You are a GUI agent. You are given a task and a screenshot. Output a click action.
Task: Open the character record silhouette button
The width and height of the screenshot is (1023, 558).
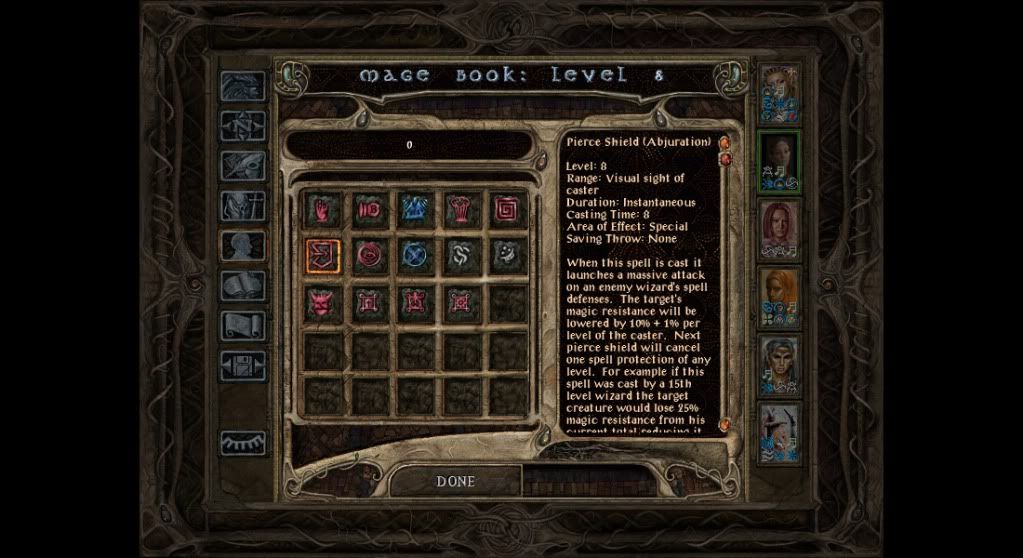pyautogui.click(x=243, y=246)
